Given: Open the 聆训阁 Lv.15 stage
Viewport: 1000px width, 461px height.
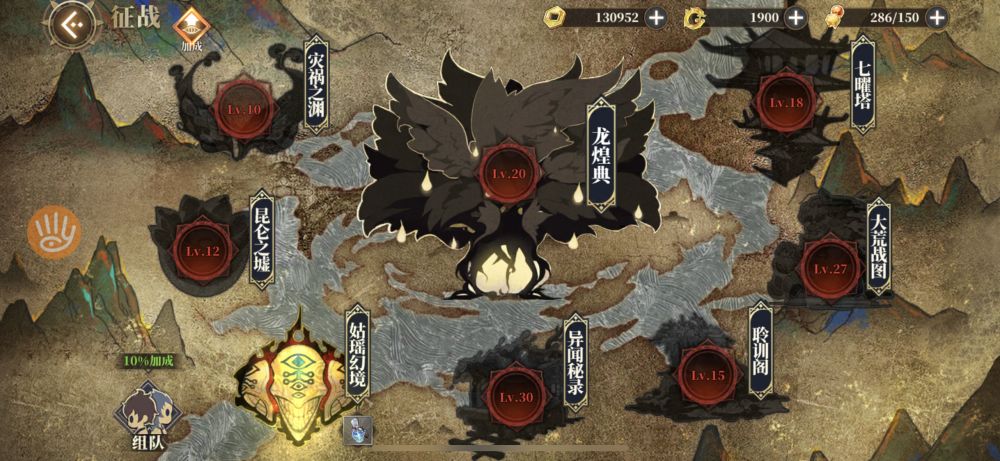Looking at the screenshot, I should [707, 374].
